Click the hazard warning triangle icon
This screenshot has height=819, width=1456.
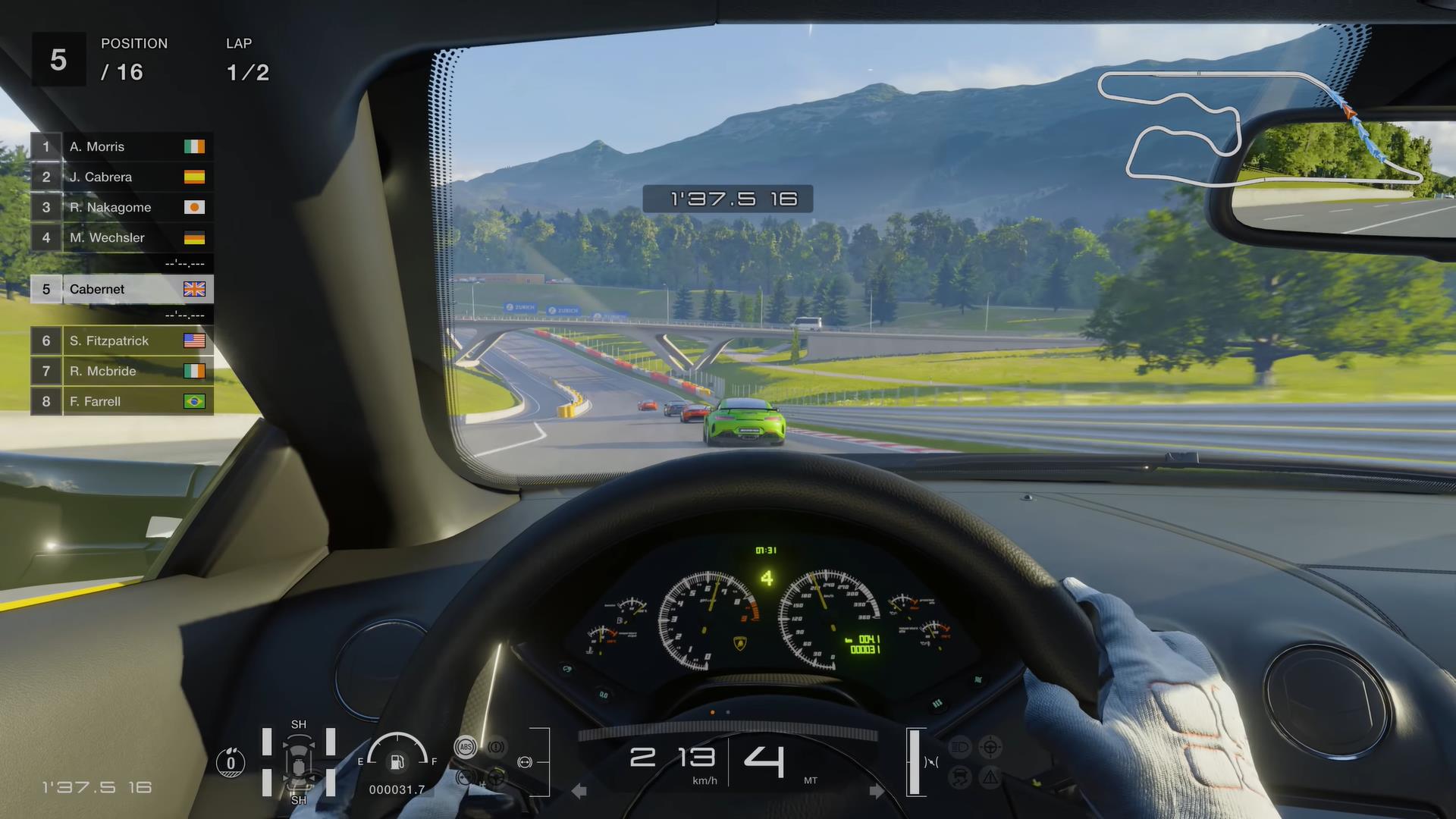(990, 777)
